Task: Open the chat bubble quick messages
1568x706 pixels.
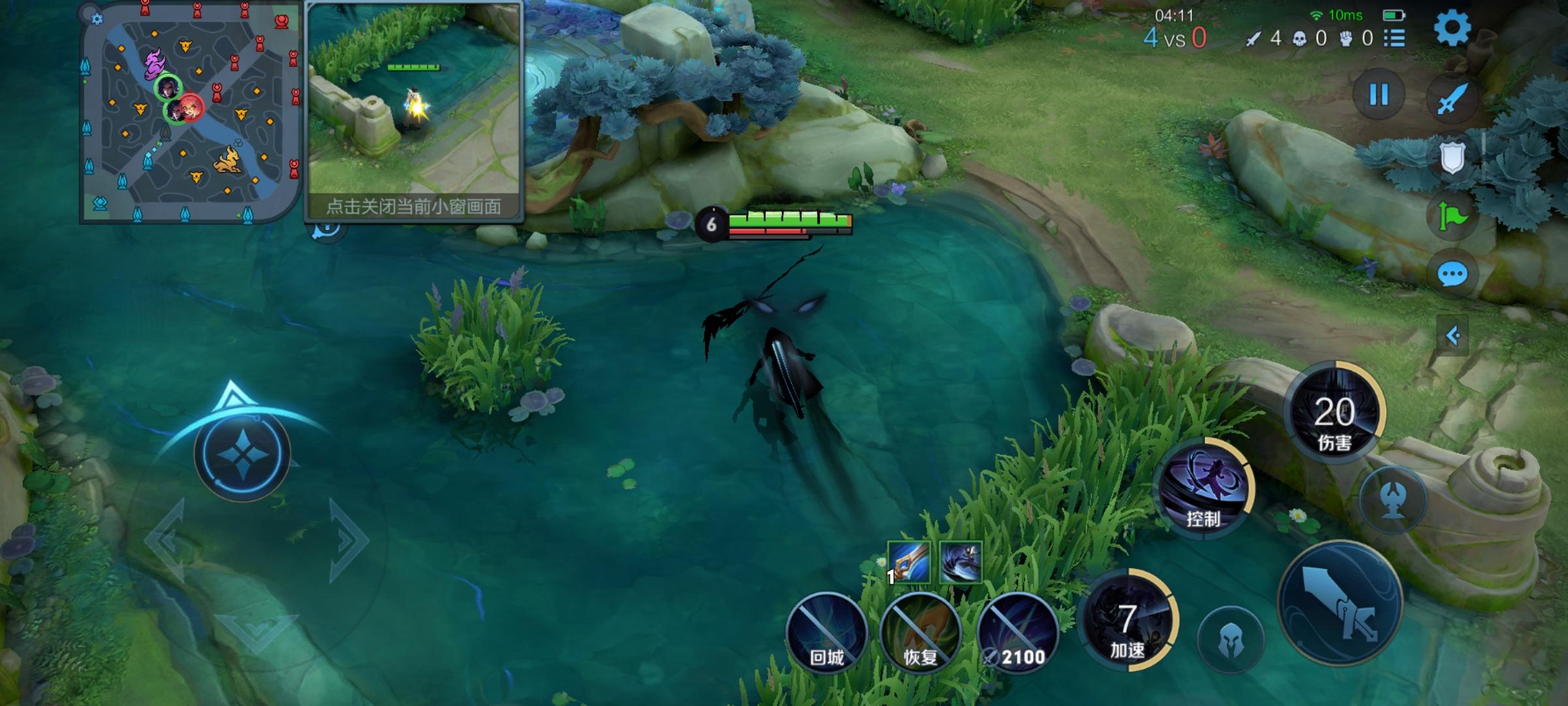Action: pyautogui.click(x=1452, y=275)
